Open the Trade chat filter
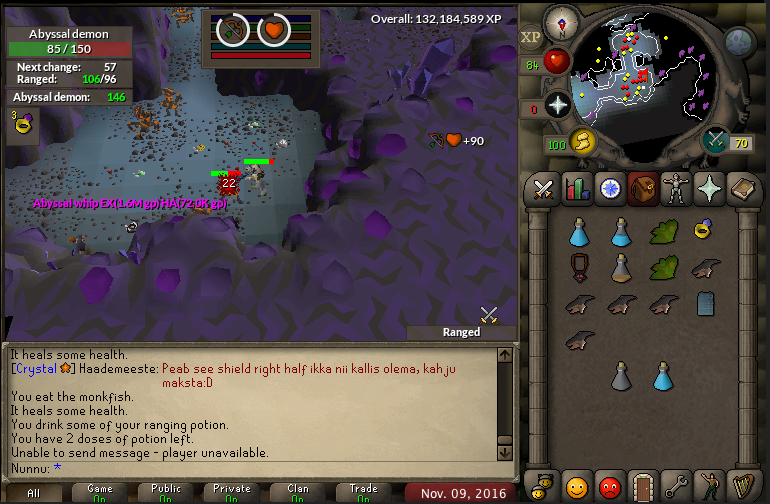The height and width of the screenshot is (504, 770). pyautogui.click(x=363, y=493)
